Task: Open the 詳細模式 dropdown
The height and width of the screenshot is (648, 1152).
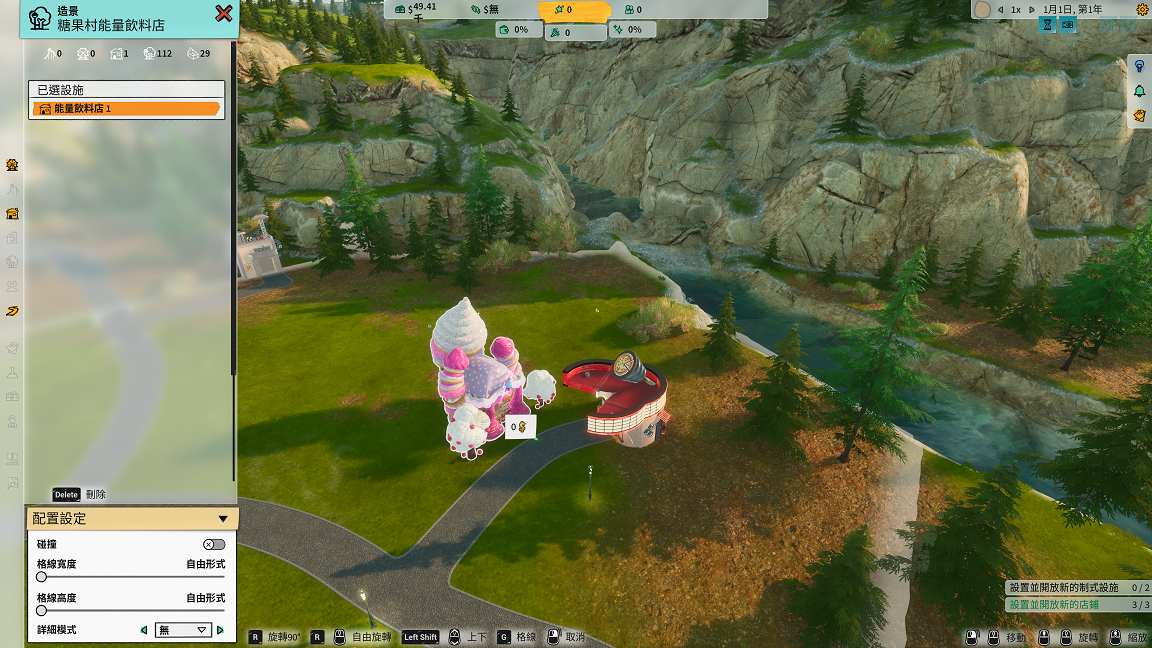Action: (x=183, y=630)
